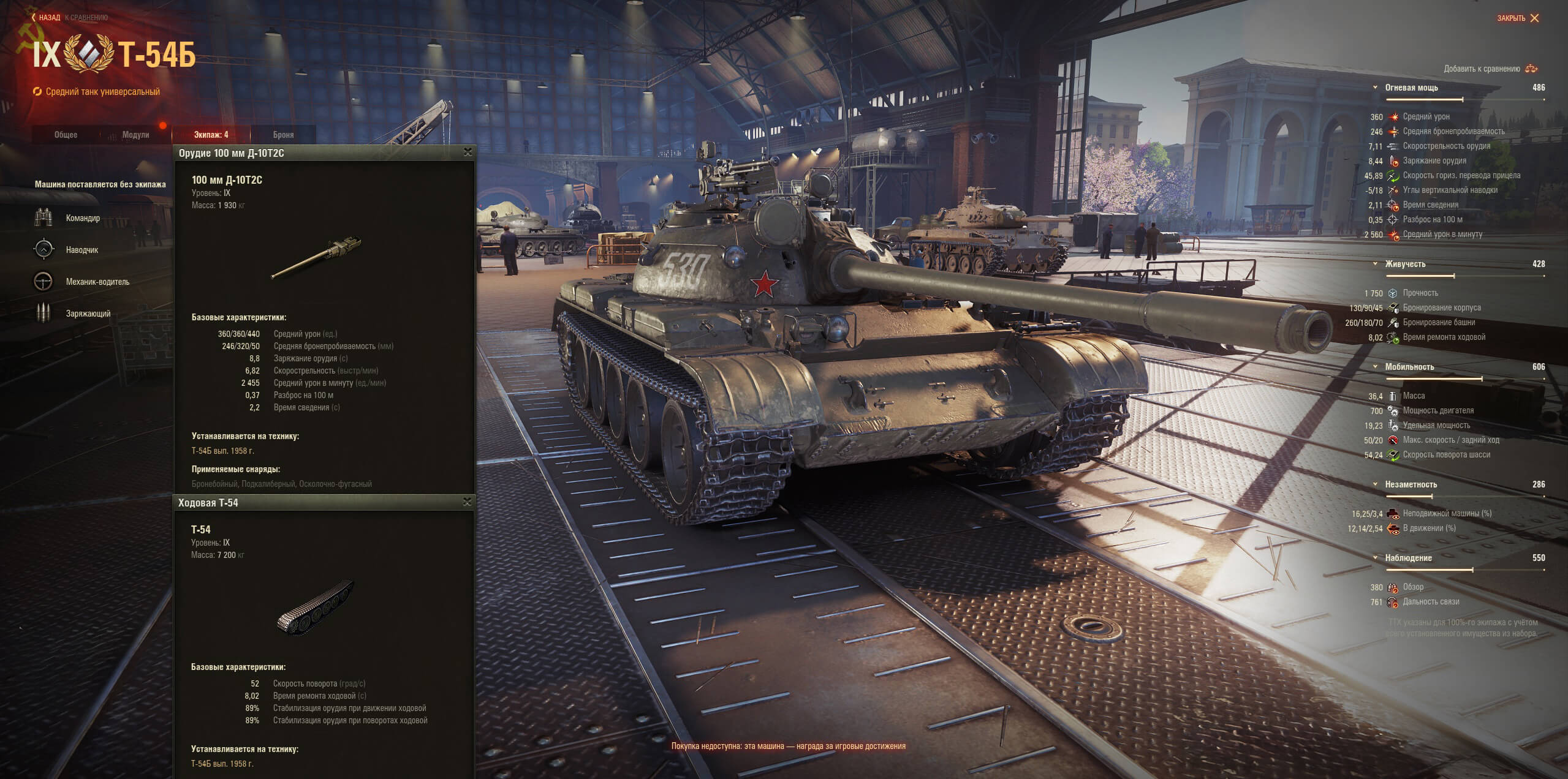
Task: Add vehicle via Добавить к сравнению
Action: pyautogui.click(x=1490, y=69)
